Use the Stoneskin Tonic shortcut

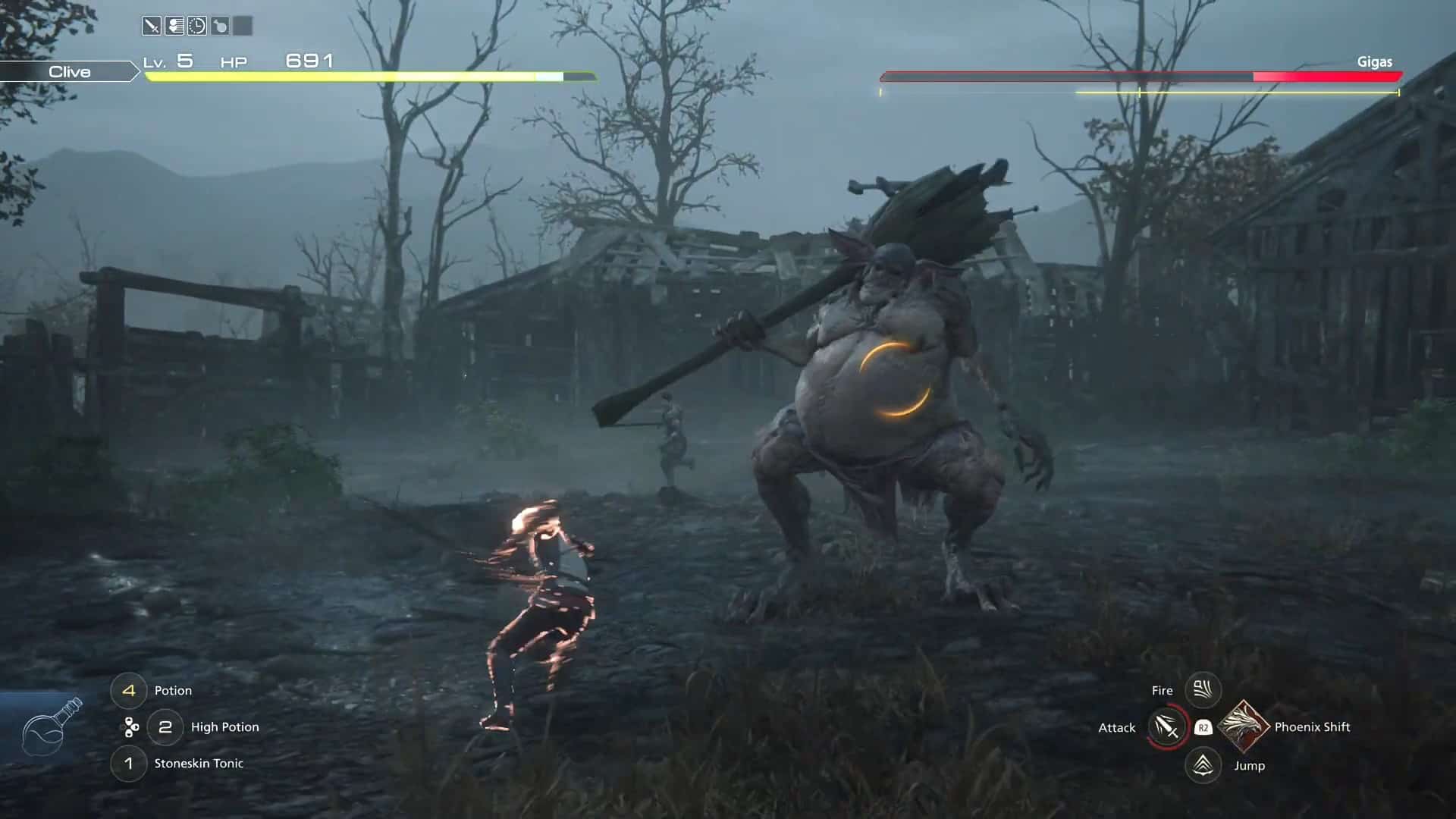pos(129,764)
